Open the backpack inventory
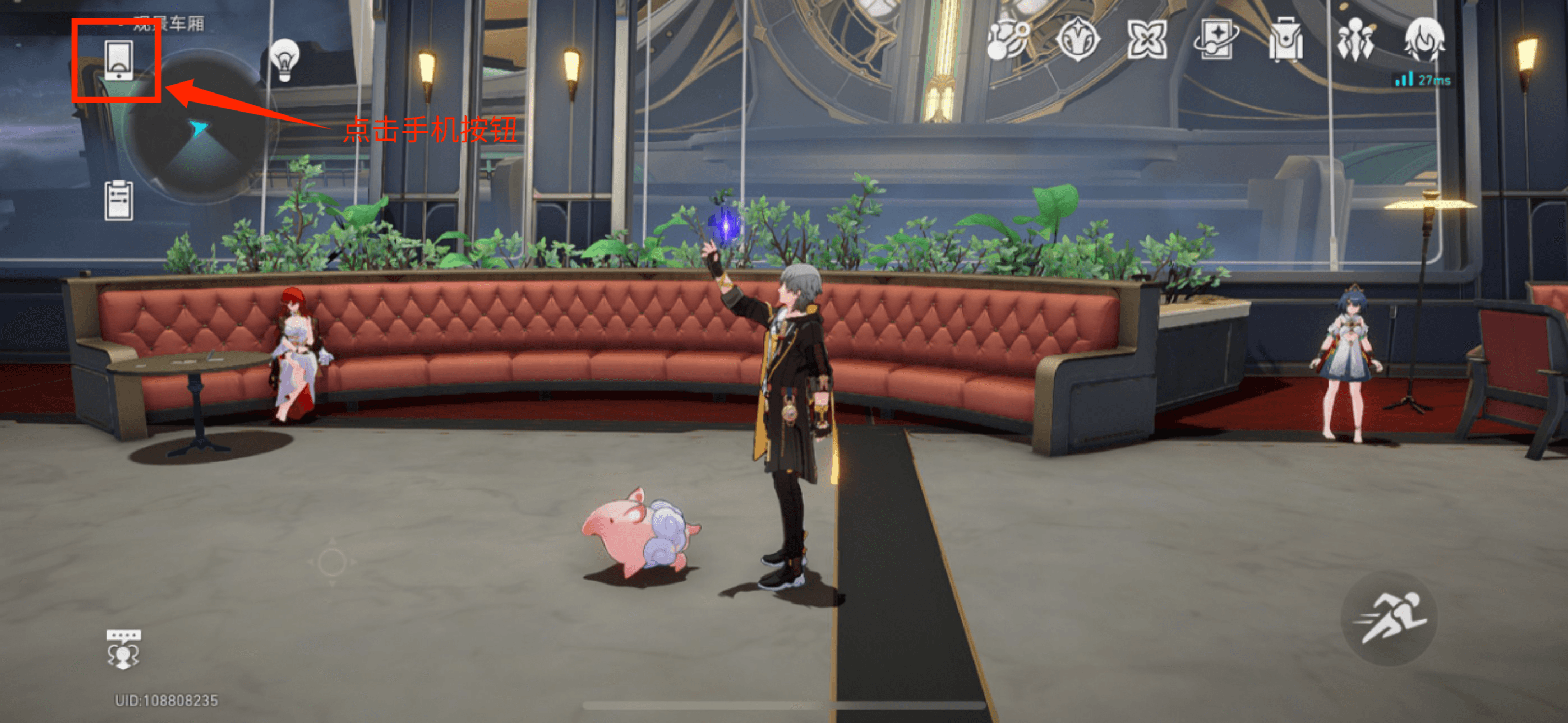The image size is (1568, 723). [1285, 41]
